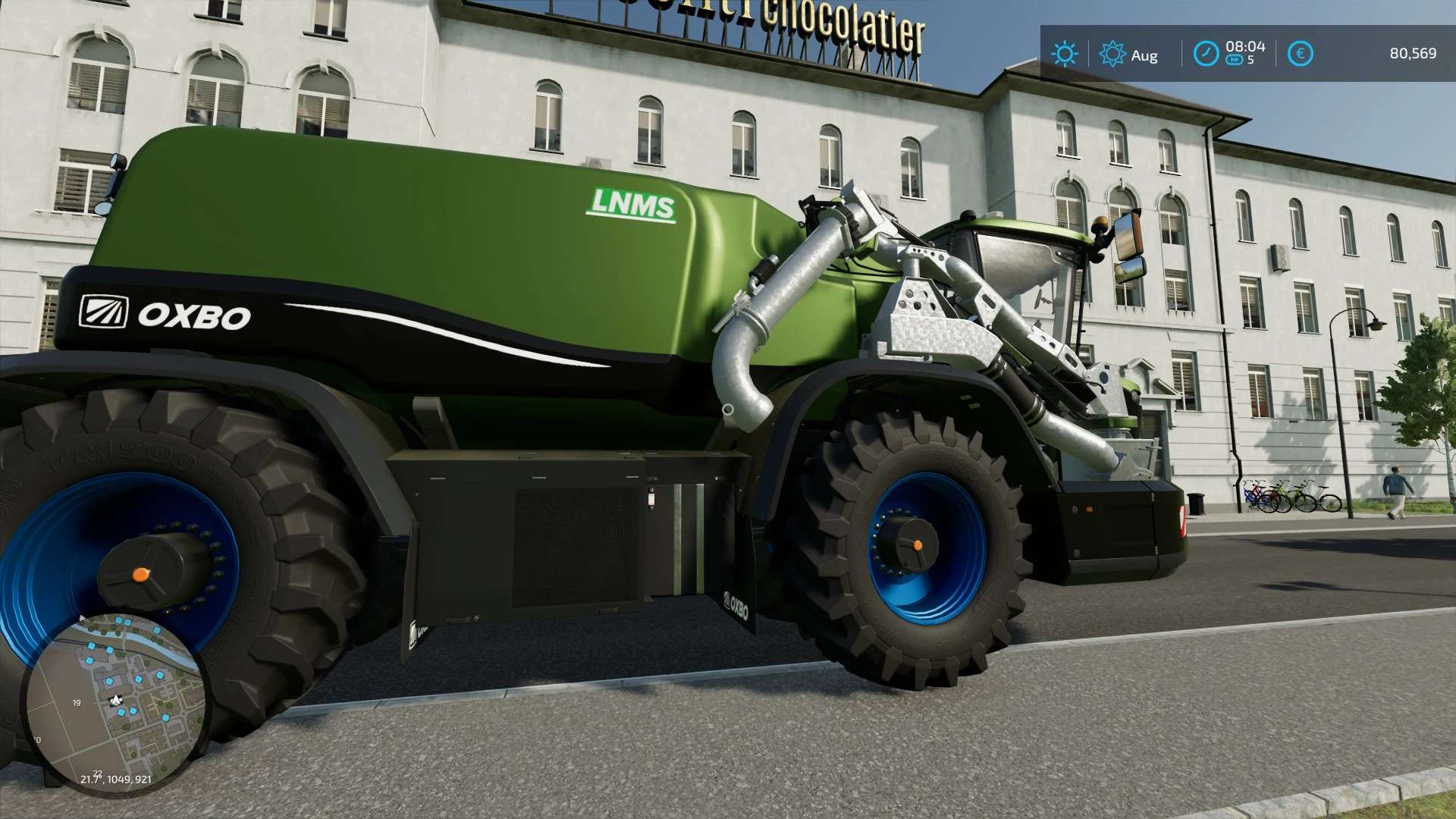Toggle the fast-forward time acceleration control

coord(1235,58)
